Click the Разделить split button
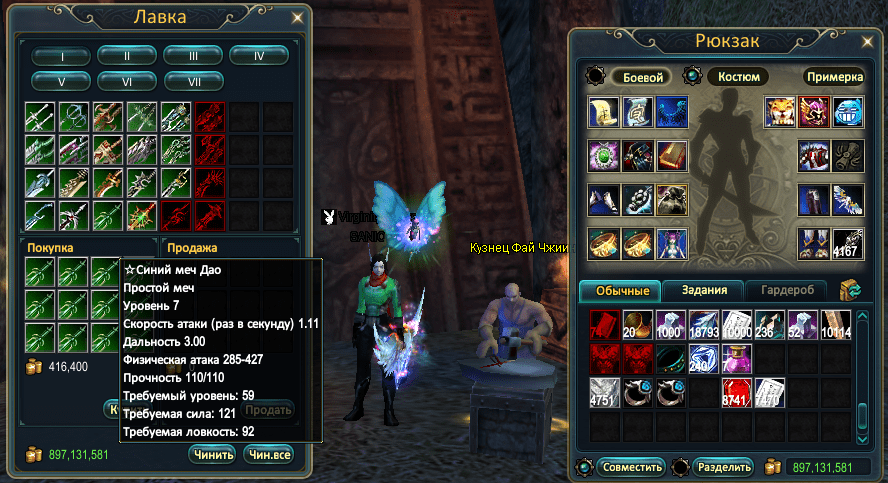This screenshot has width=888, height=483. pos(723,467)
